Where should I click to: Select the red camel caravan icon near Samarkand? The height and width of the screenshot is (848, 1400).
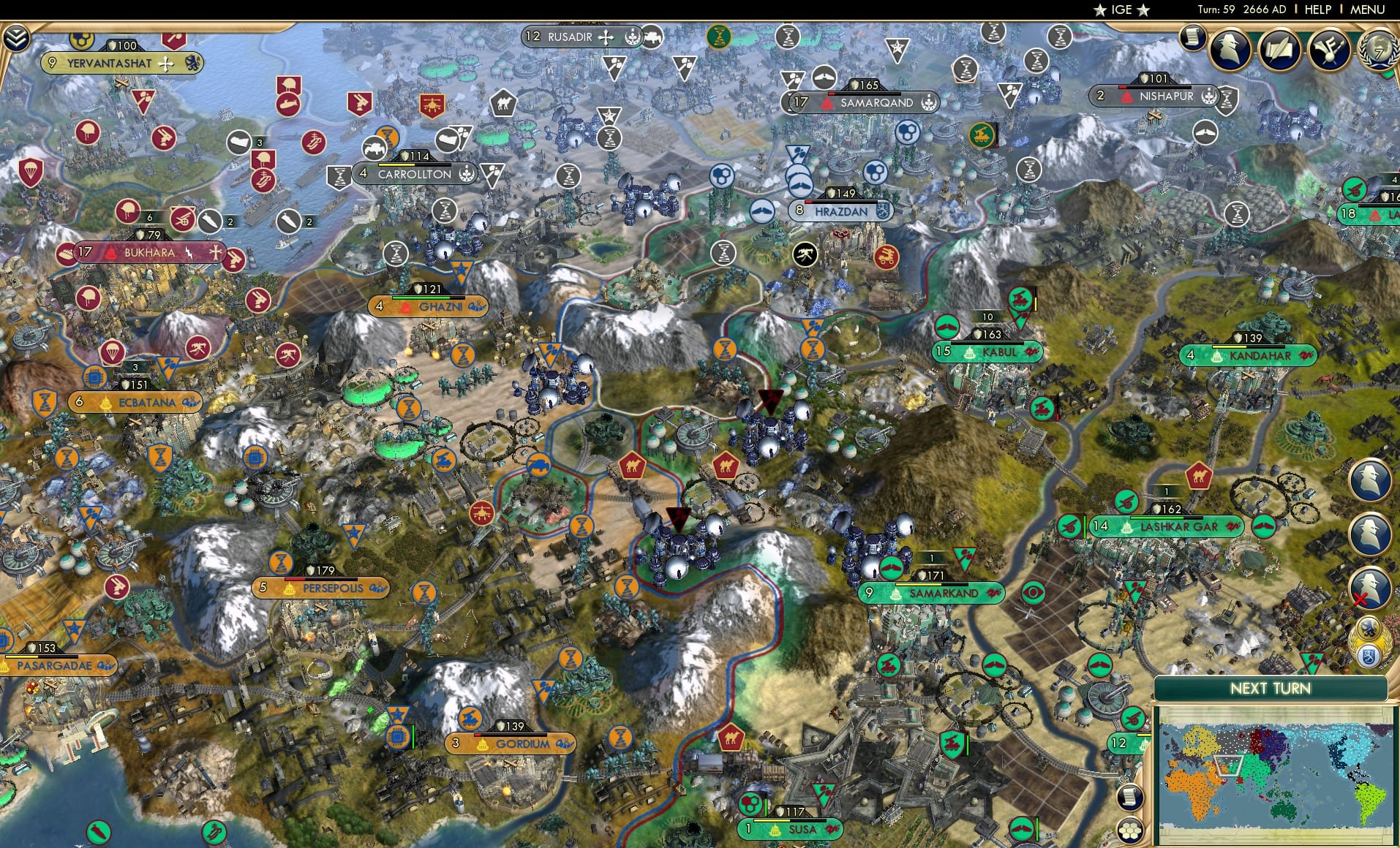[x=726, y=466]
